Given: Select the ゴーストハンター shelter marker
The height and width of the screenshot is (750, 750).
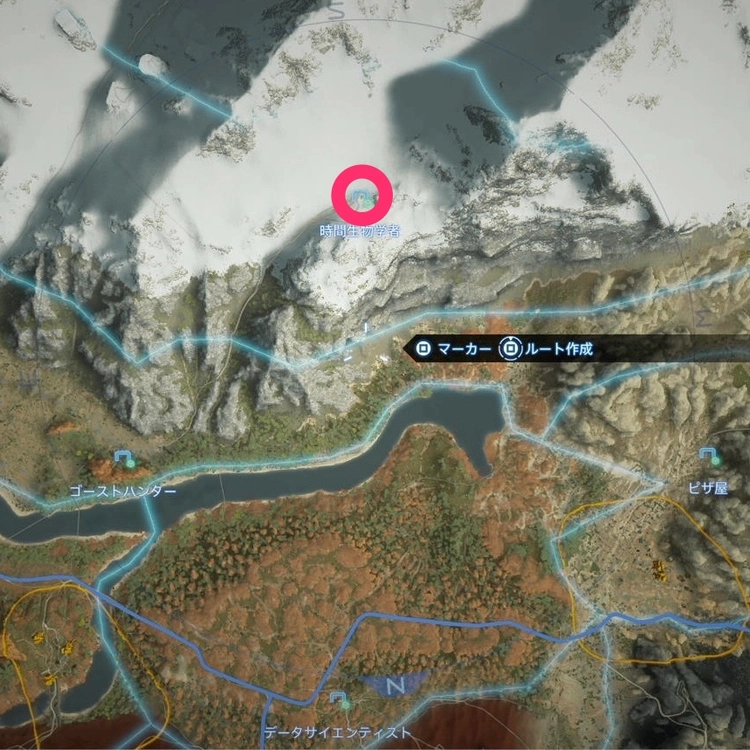Looking at the screenshot, I should [x=124, y=460].
